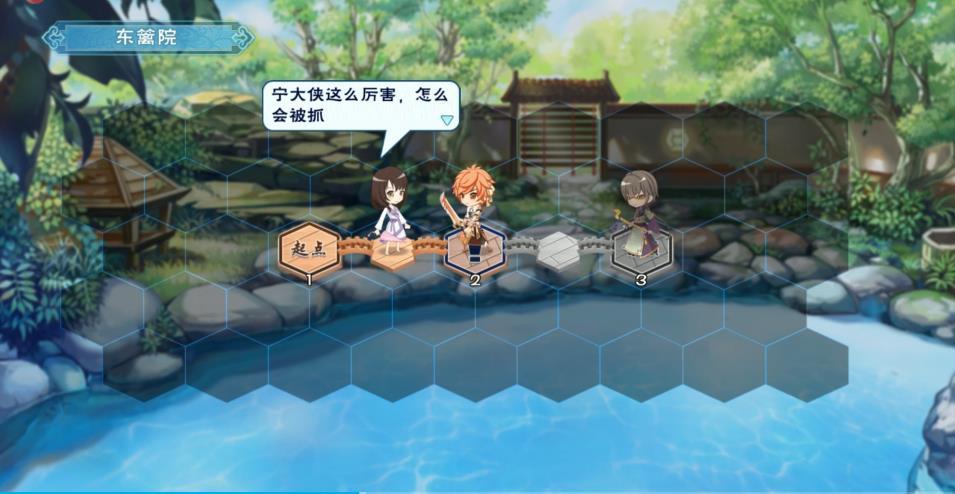This screenshot has width=955, height=494.
Task: Select the 起点 starting hex tile
Action: 308,248
